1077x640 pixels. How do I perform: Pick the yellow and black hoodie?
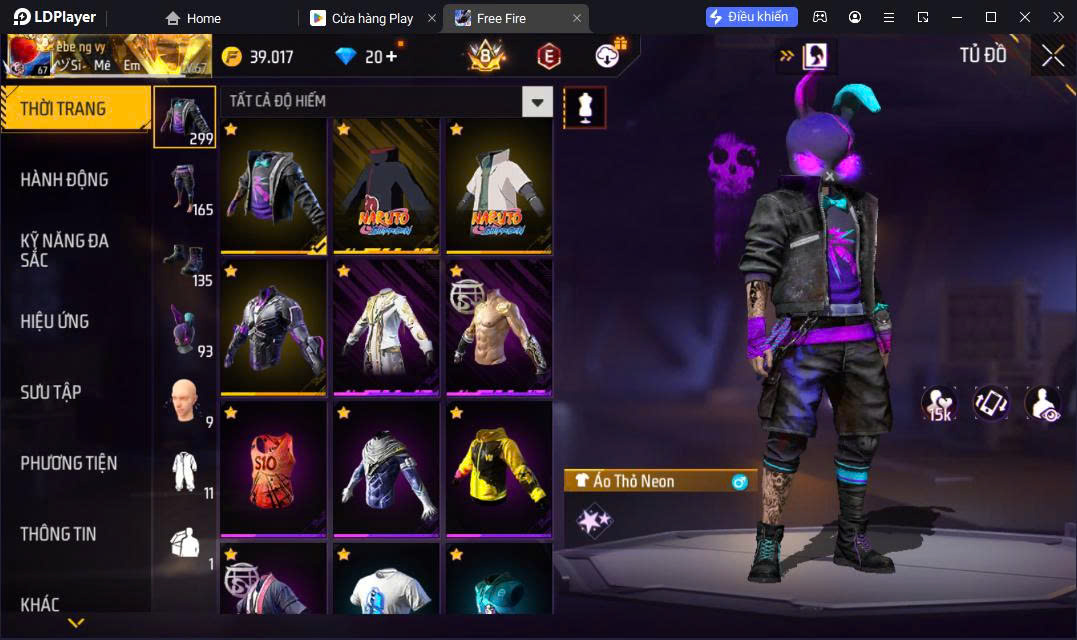[498, 468]
